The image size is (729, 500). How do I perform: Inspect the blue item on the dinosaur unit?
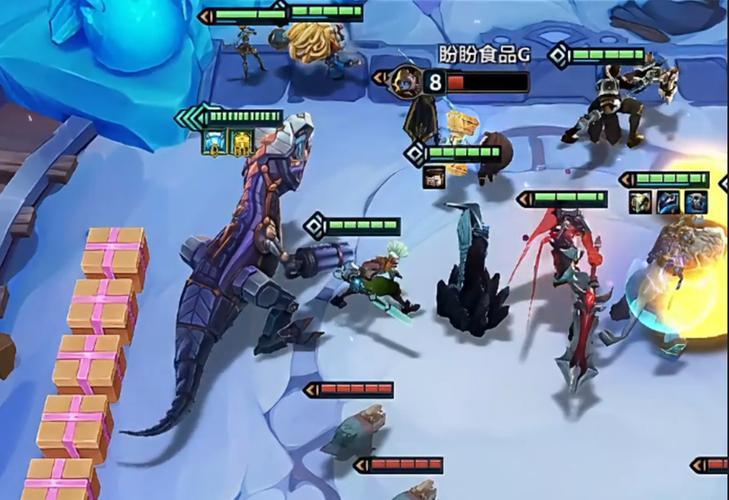click(213, 144)
